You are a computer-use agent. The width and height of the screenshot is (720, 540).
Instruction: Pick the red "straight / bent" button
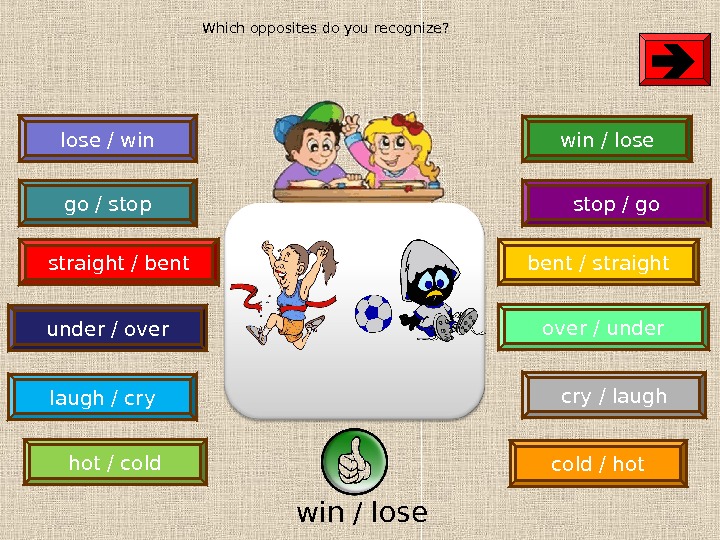pyautogui.click(x=118, y=263)
